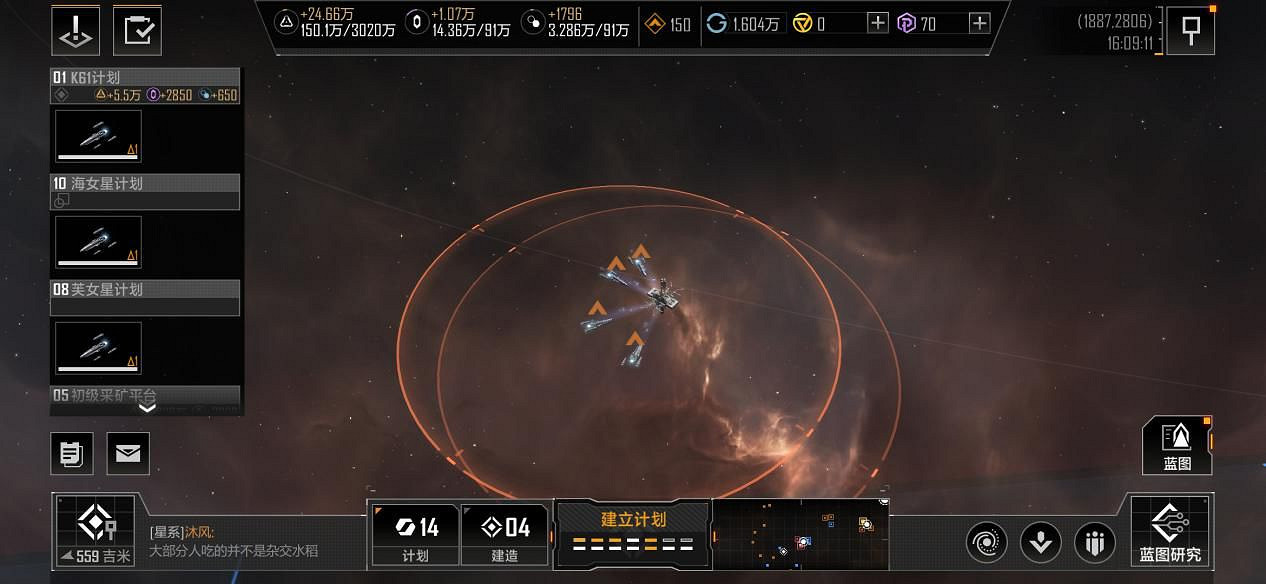Open the 蓝图研究 blueprint research button
Viewport: 1266px width, 584px height.
[1170, 531]
